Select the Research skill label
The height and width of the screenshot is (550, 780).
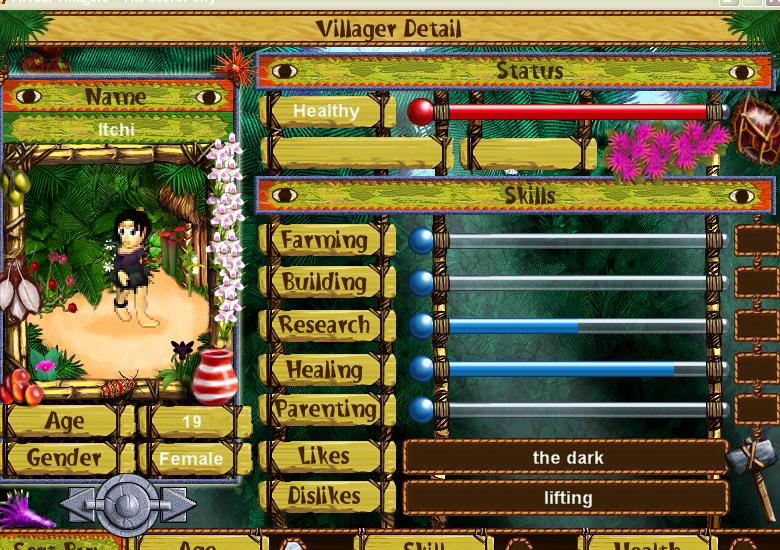[323, 325]
